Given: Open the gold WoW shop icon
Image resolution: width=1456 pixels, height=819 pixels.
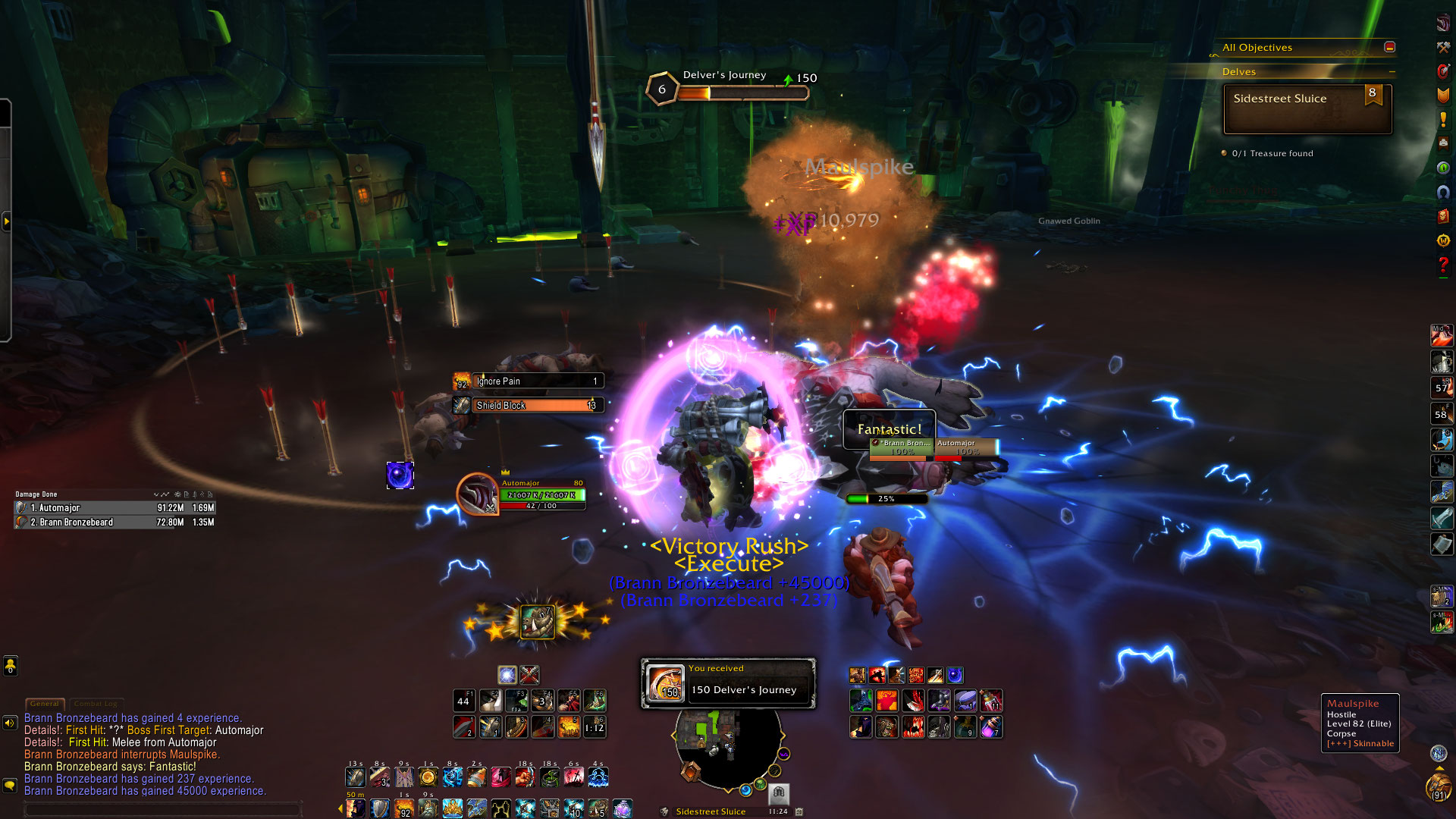Looking at the screenshot, I should pyautogui.click(x=1442, y=240).
